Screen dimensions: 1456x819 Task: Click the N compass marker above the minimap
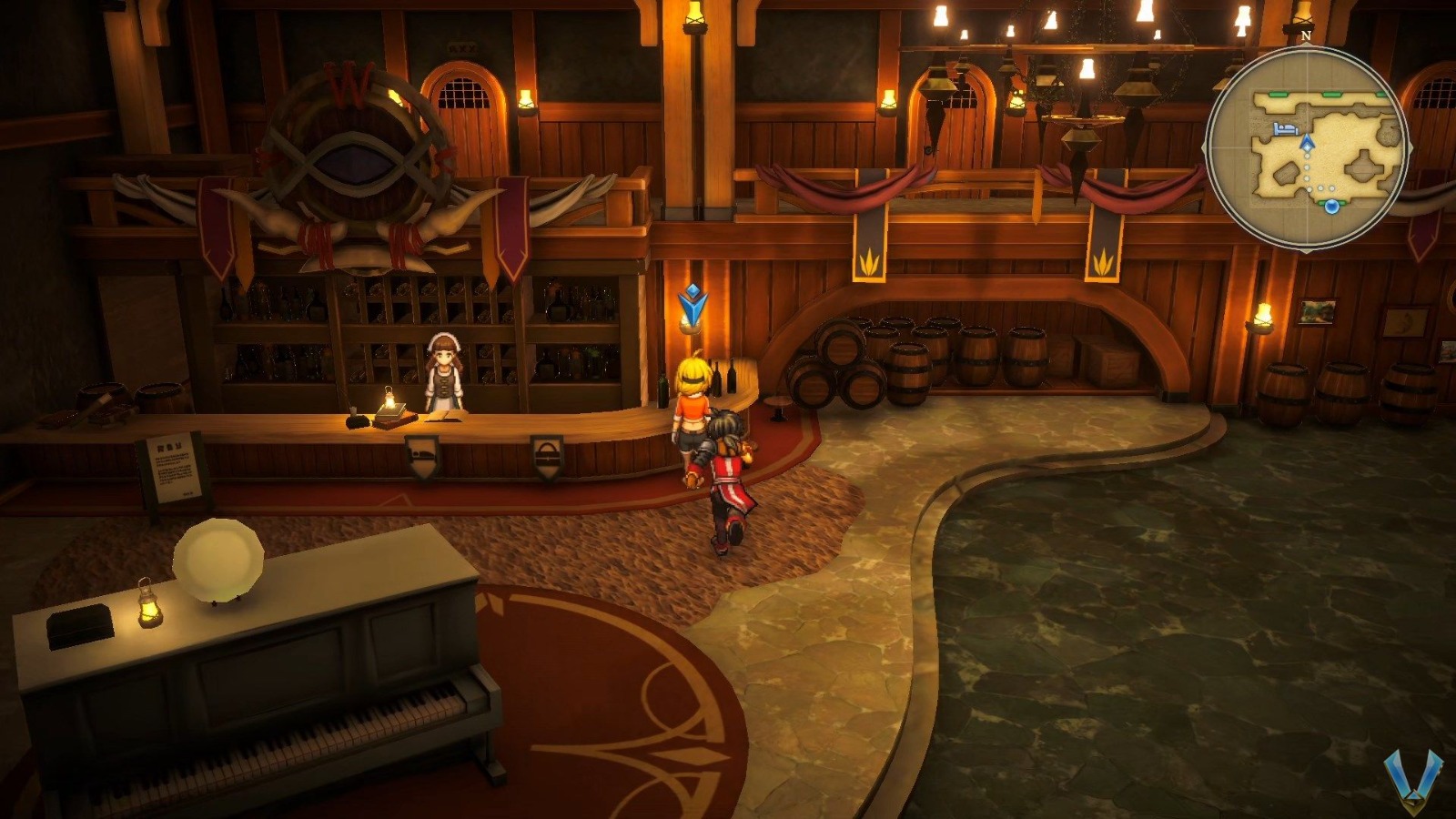click(1307, 35)
